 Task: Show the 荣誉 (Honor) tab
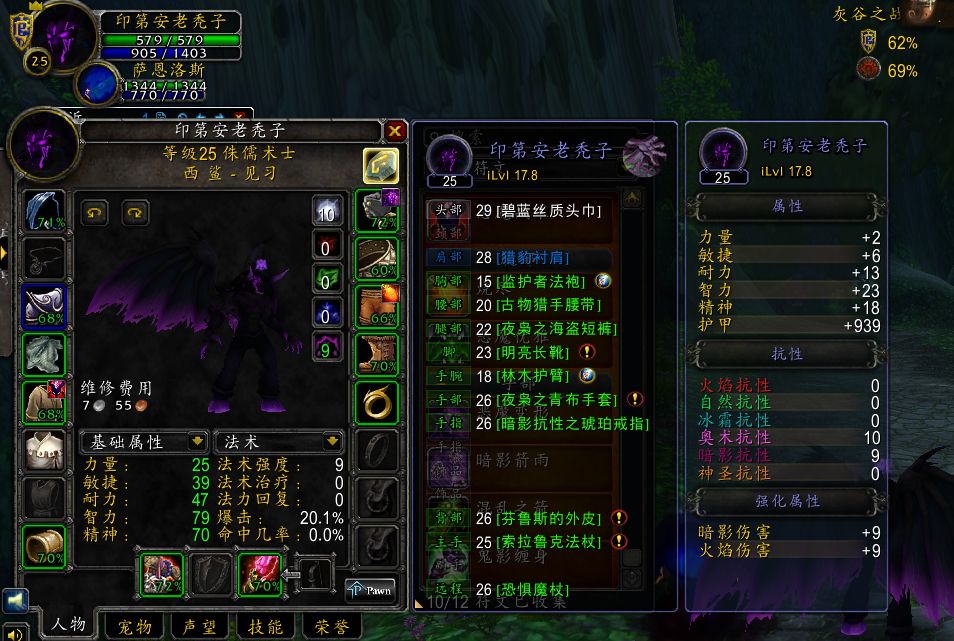329,626
